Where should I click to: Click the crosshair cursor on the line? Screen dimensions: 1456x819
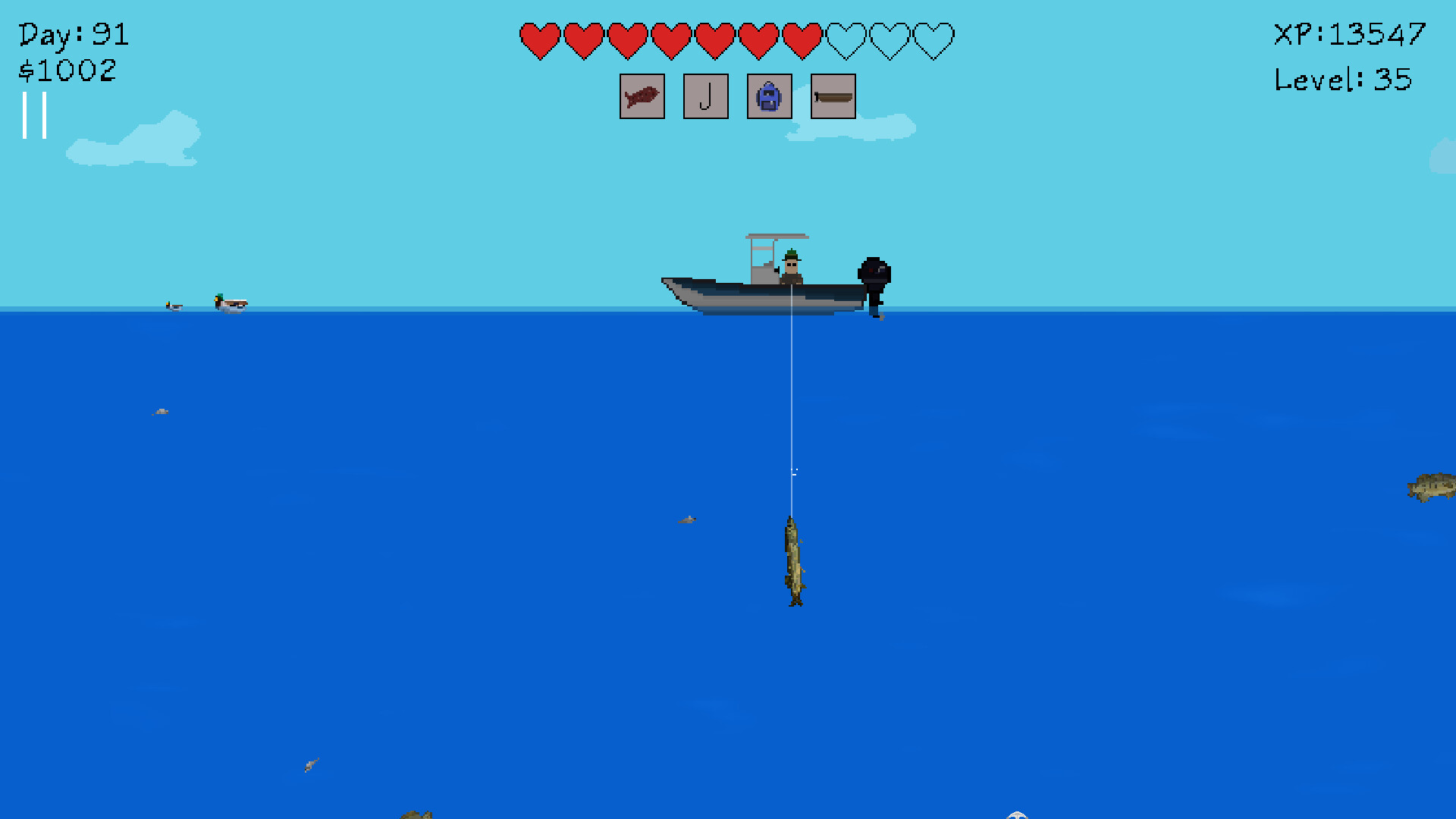point(795,470)
